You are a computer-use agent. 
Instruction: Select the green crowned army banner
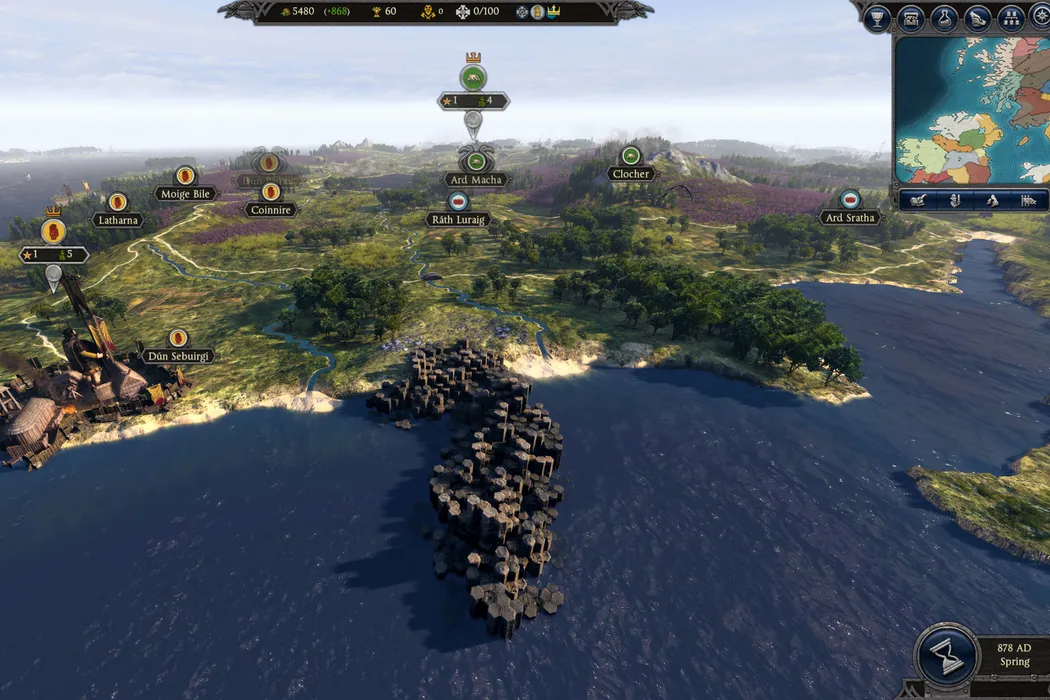pyautogui.click(x=473, y=78)
